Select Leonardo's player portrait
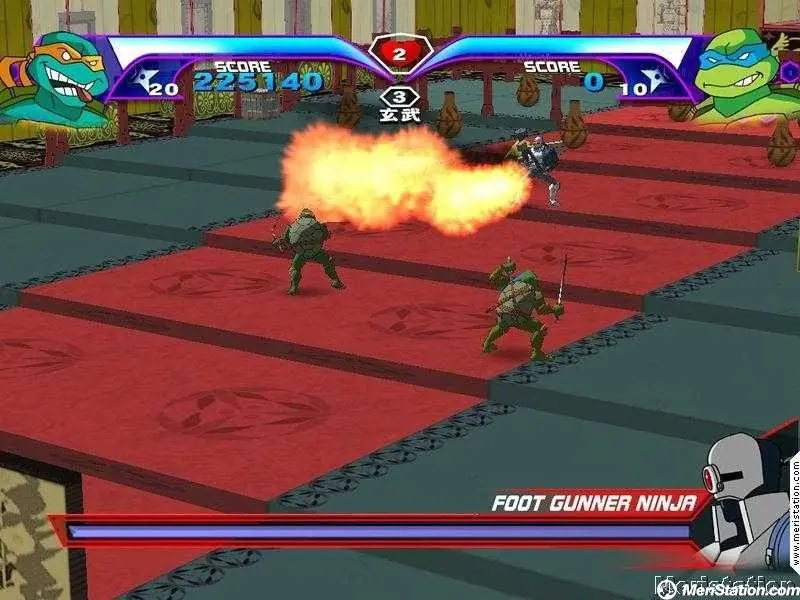The width and height of the screenshot is (800, 600). point(740,75)
